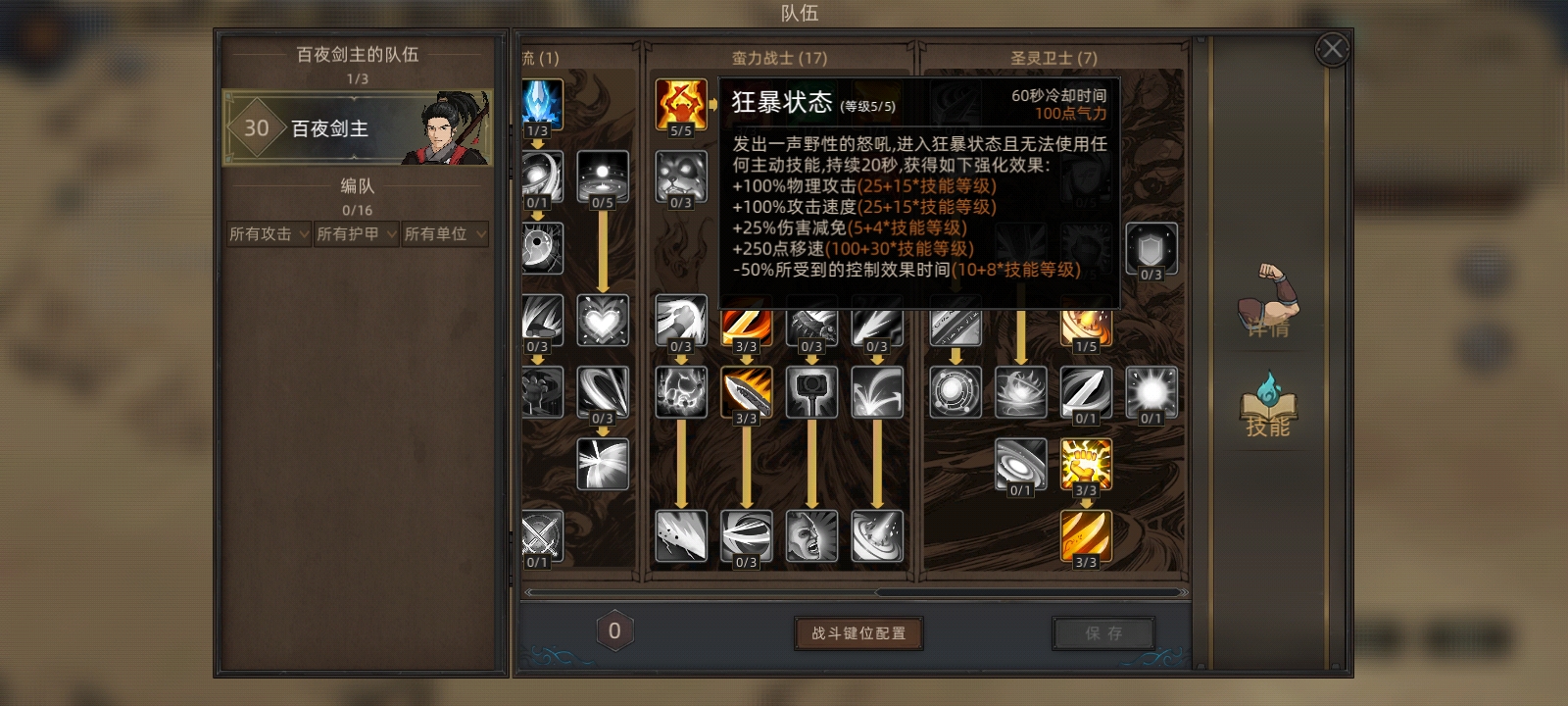Select the 狂暴状态 berserk skill icon
The width and height of the screenshot is (1568, 706).
tap(681, 103)
